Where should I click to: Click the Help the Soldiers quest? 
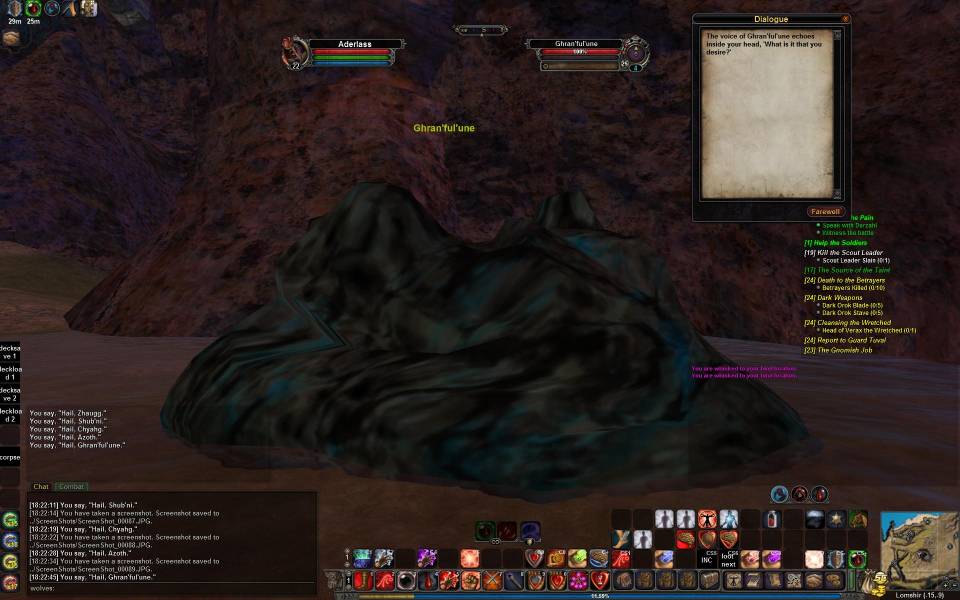pyautogui.click(x=835, y=243)
